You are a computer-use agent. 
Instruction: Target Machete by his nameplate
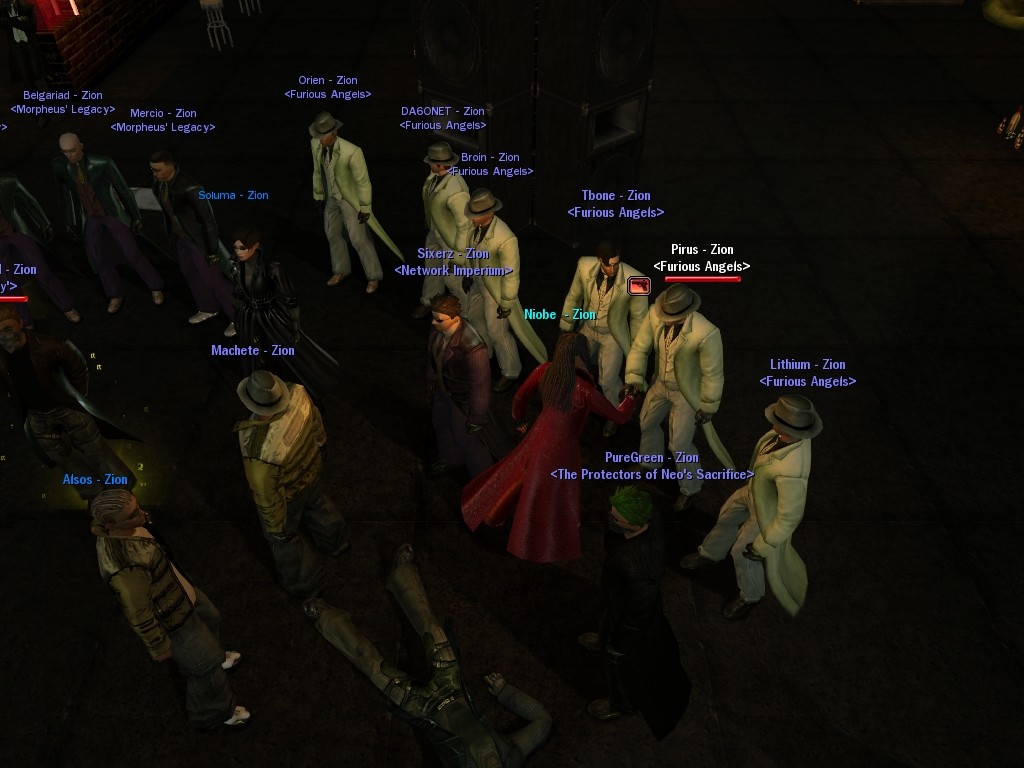click(x=253, y=351)
